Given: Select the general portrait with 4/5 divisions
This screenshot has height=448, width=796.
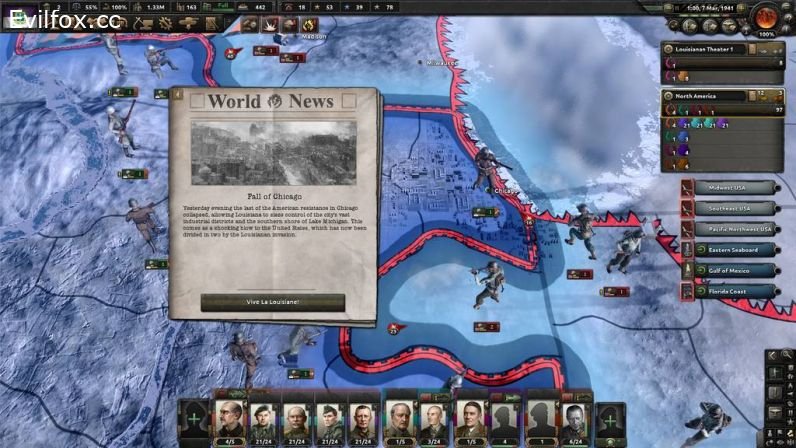Looking at the screenshot, I should point(230,419).
